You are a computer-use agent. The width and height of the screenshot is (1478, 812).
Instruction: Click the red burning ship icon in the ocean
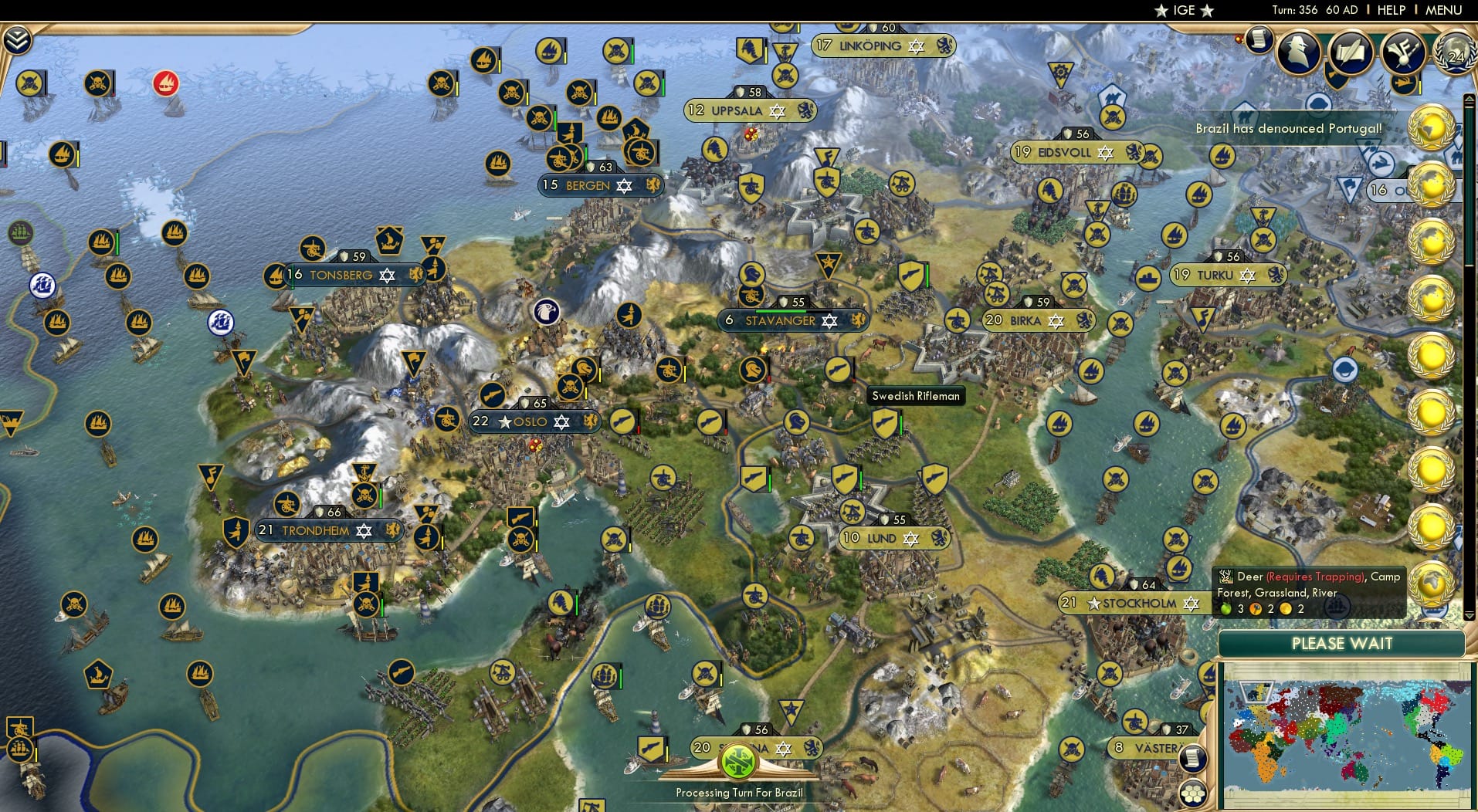(165, 82)
